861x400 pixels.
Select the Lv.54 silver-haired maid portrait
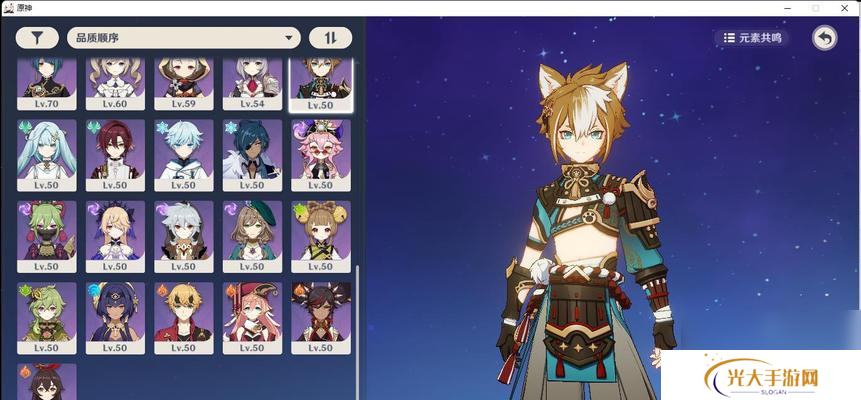252,82
